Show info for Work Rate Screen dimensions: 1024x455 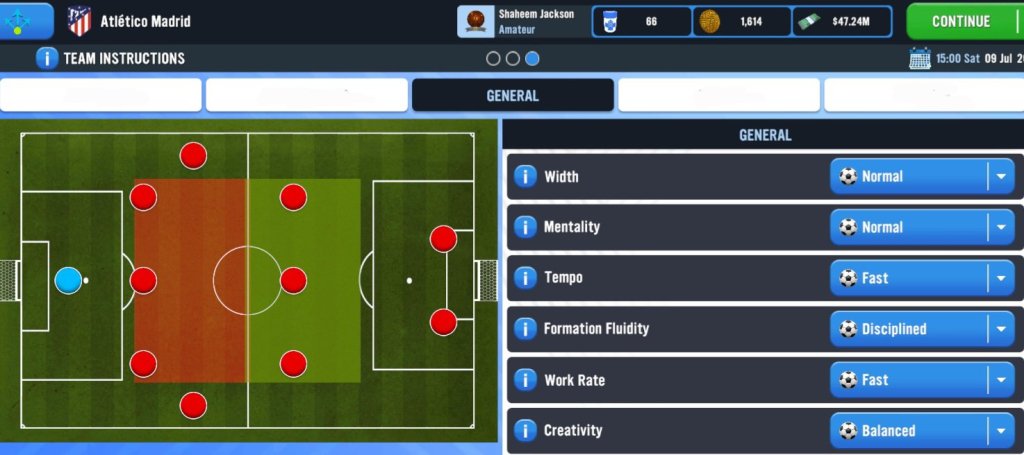click(525, 380)
